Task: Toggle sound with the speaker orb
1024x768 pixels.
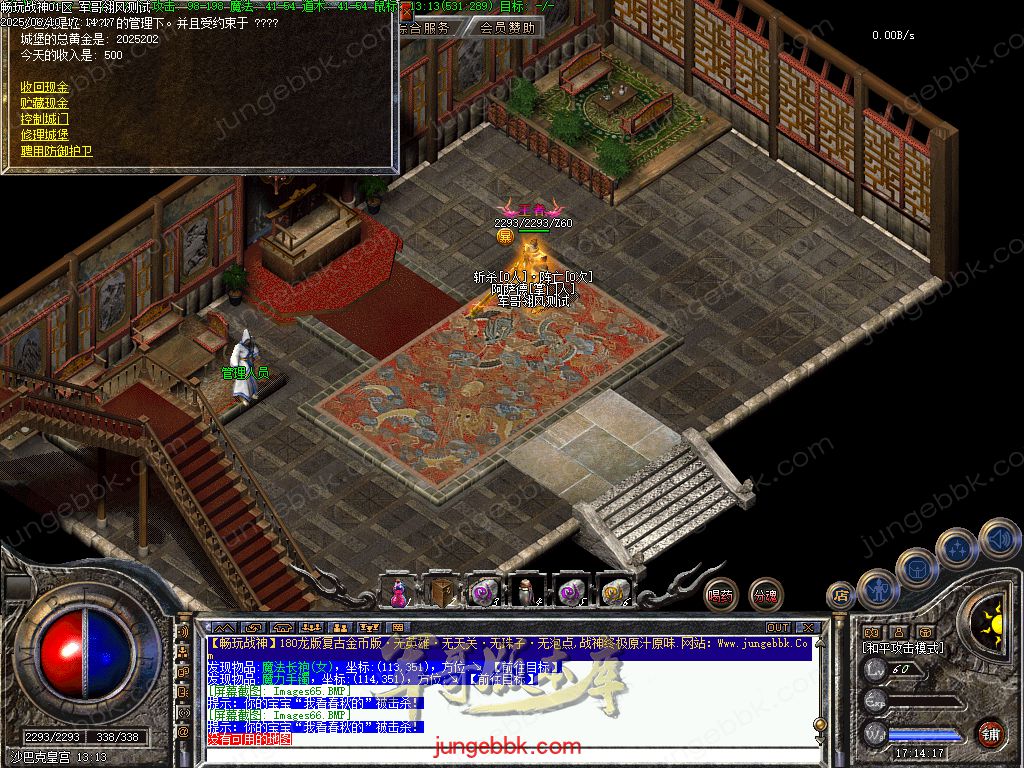Action: pyautogui.click(x=999, y=538)
